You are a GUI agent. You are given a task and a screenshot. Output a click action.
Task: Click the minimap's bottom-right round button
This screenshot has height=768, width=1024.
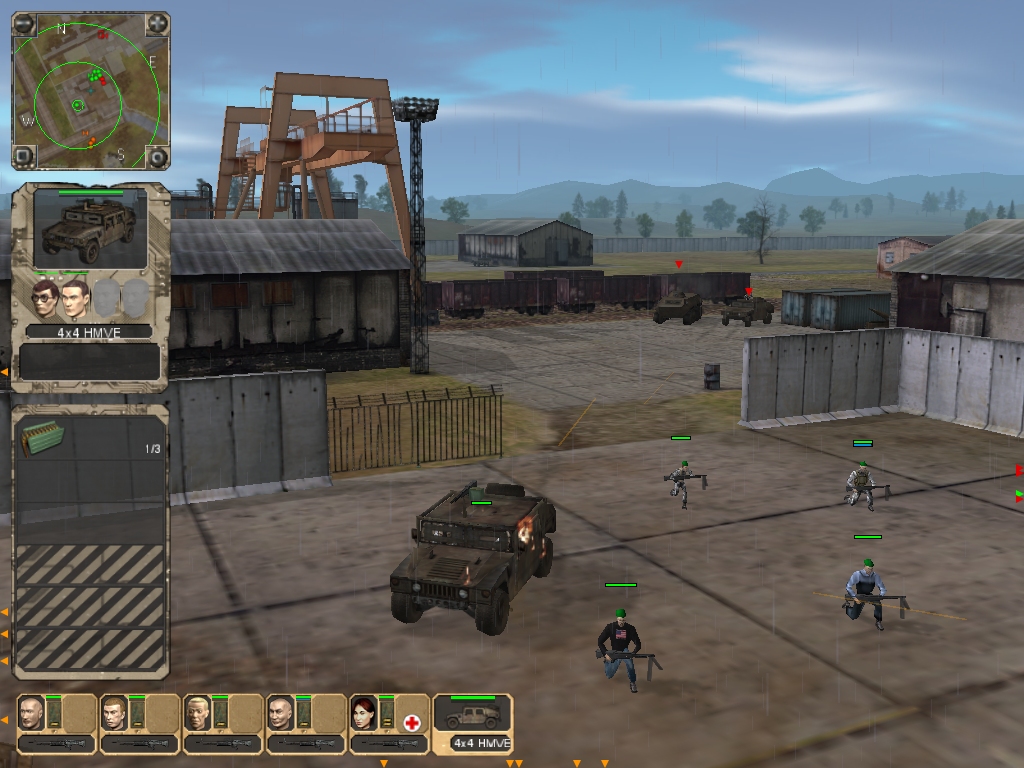pyautogui.click(x=158, y=156)
